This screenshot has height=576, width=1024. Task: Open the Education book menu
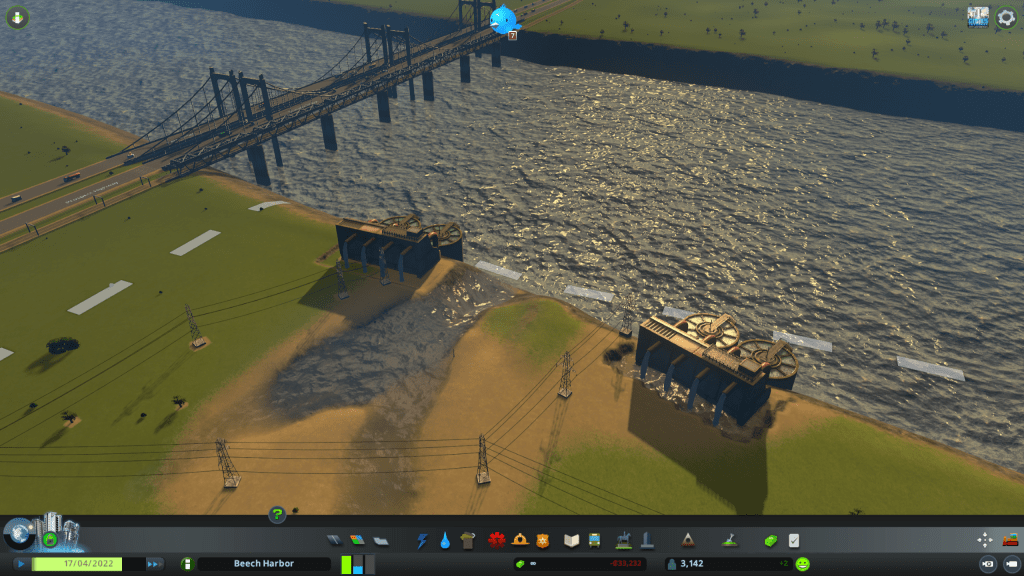[x=571, y=540]
